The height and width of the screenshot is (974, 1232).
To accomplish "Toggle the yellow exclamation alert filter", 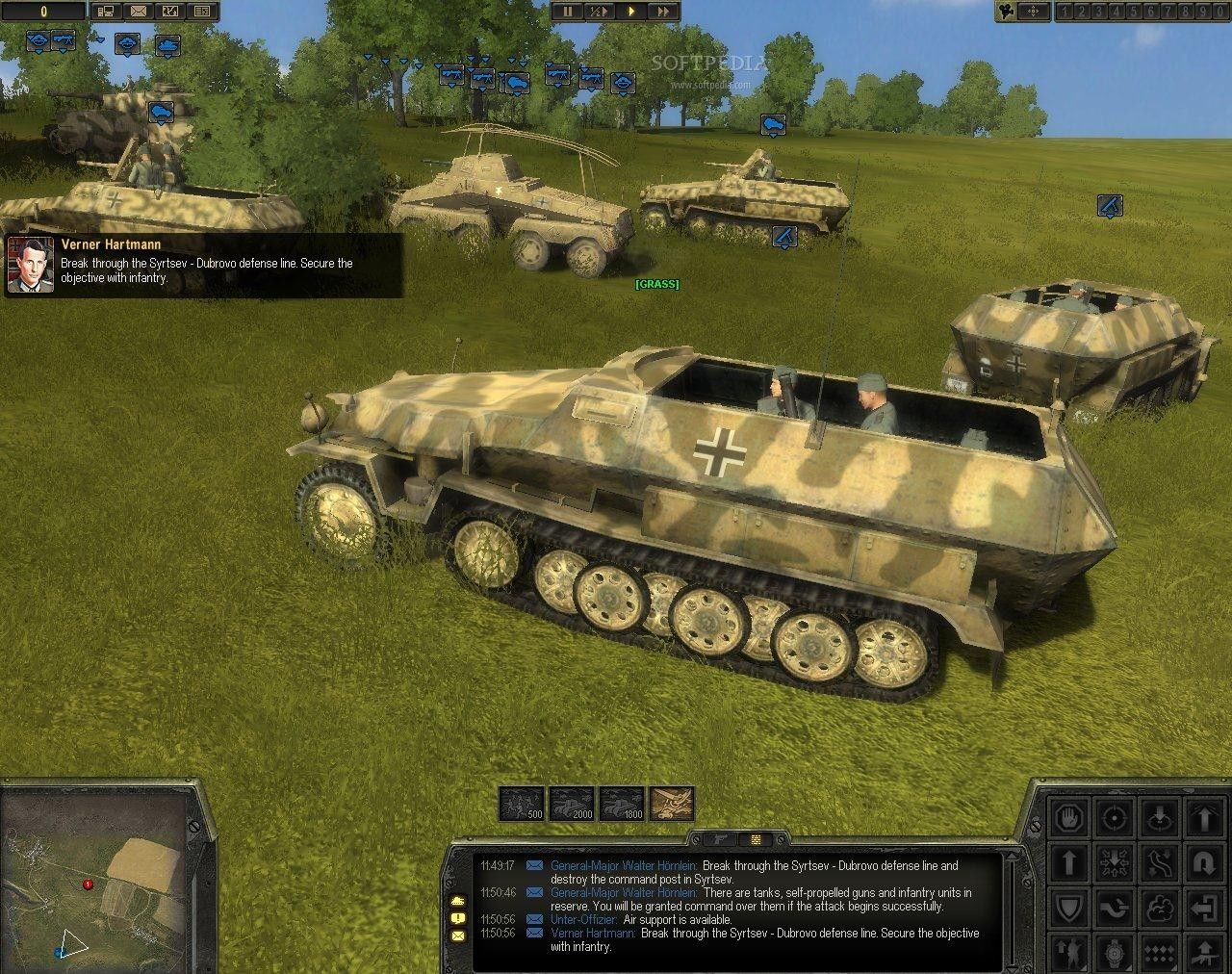I will pyautogui.click(x=456, y=917).
